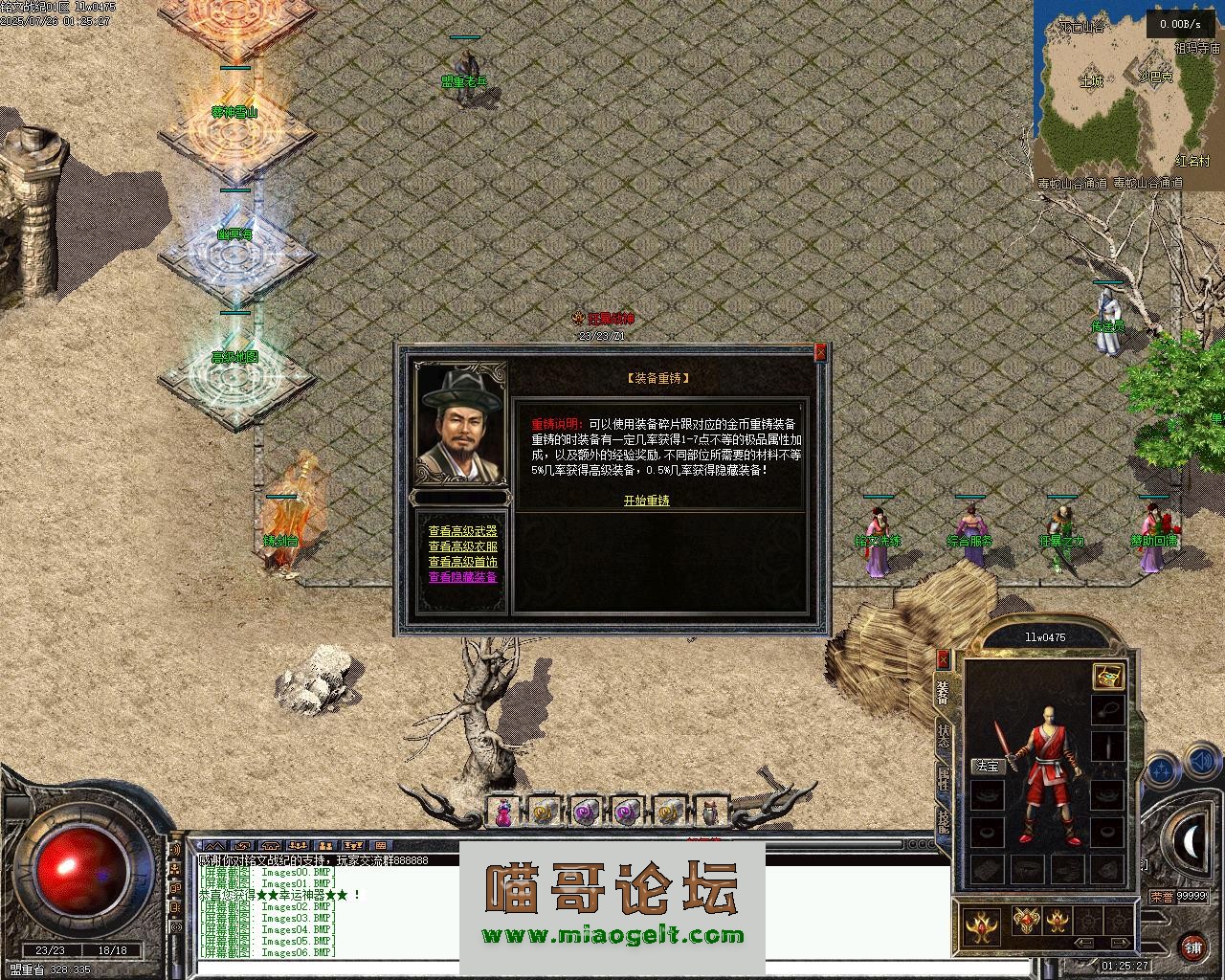Open the 铺 shop button
This screenshot has width=1225, height=980.
click(x=1192, y=947)
